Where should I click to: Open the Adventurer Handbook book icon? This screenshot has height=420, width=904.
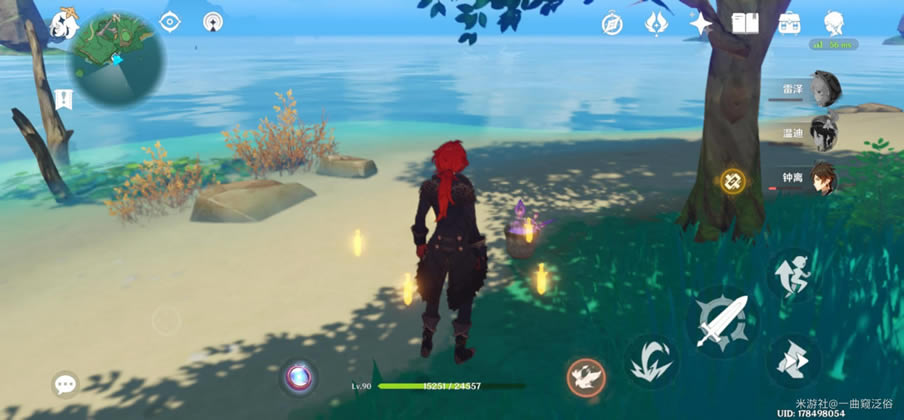pyautogui.click(x=745, y=23)
